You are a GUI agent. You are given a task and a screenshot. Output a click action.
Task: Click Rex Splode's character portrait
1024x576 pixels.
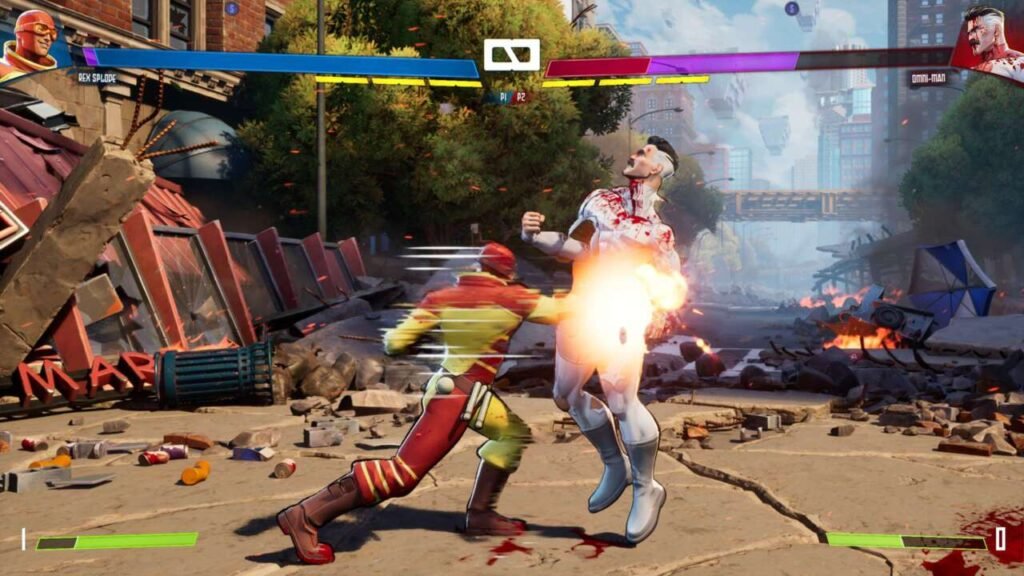pos(33,40)
